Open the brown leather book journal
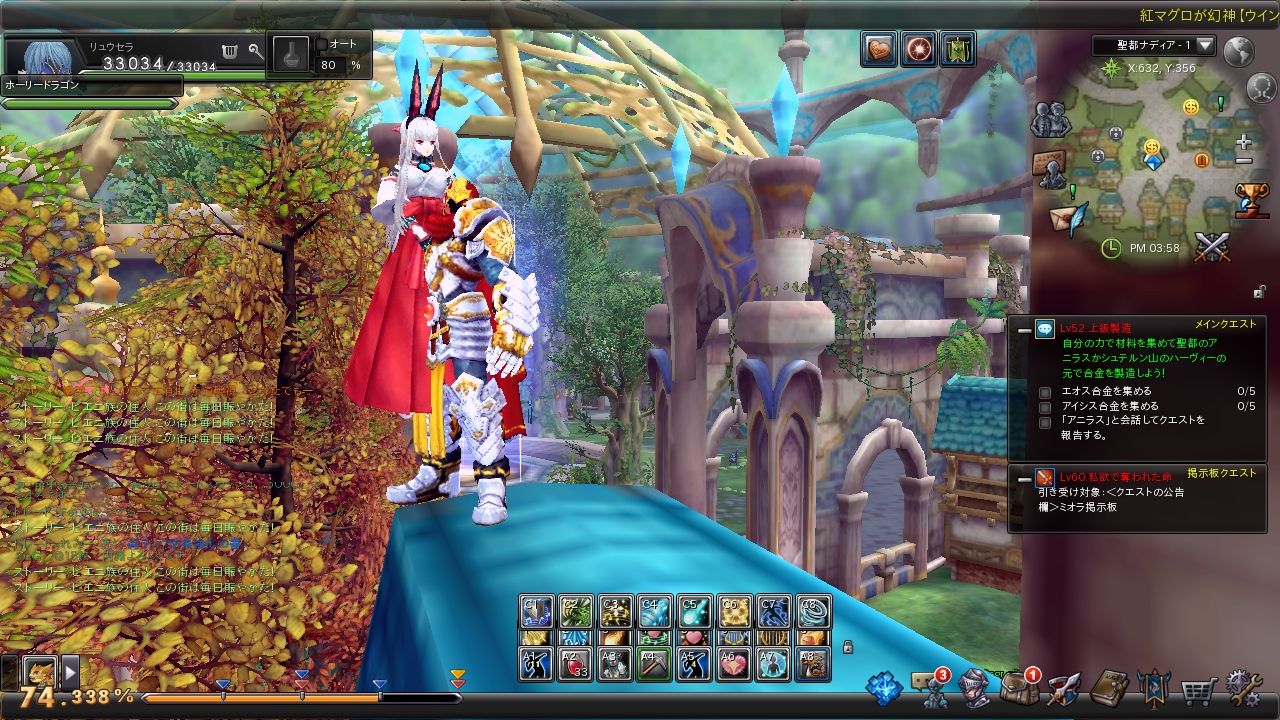This screenshot has height=720, width=1280. pos(1109,689)
